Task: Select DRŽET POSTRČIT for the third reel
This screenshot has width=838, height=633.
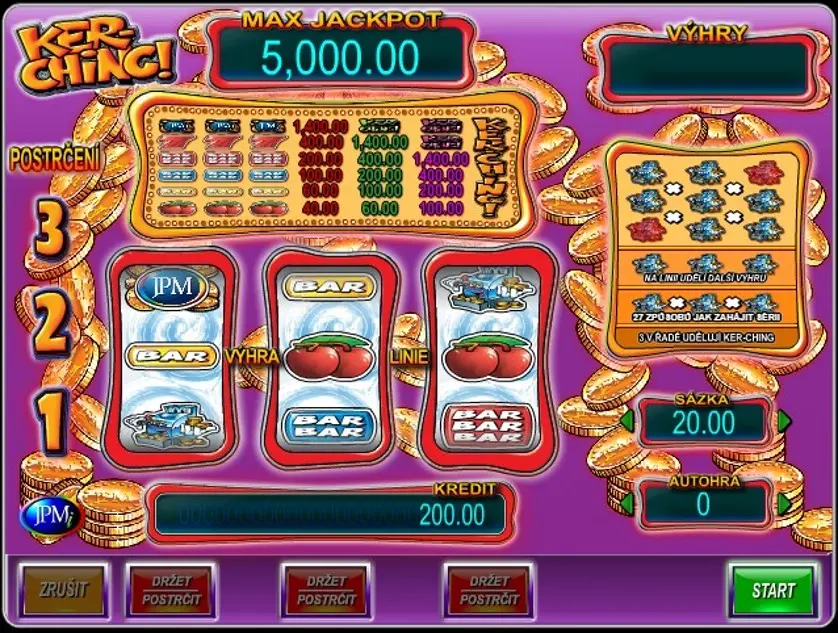Action: click(x=488, y=590)
